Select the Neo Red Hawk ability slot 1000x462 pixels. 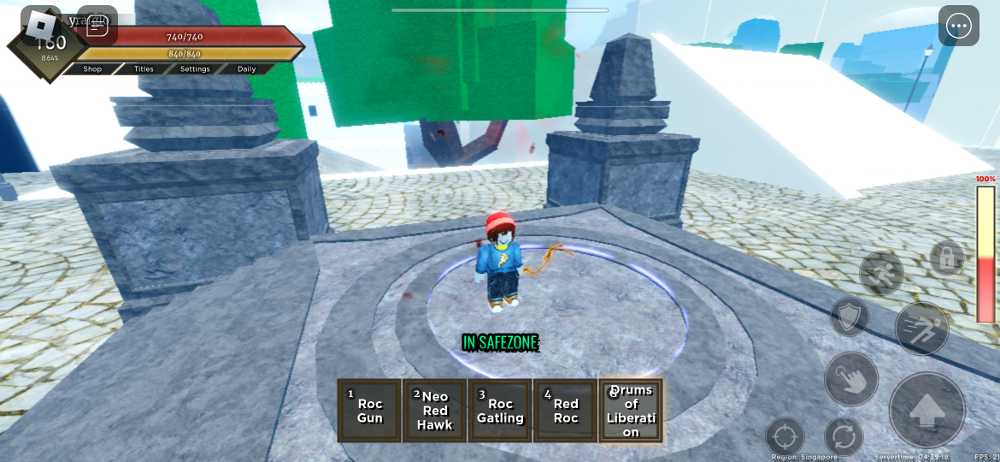(434, 410)
